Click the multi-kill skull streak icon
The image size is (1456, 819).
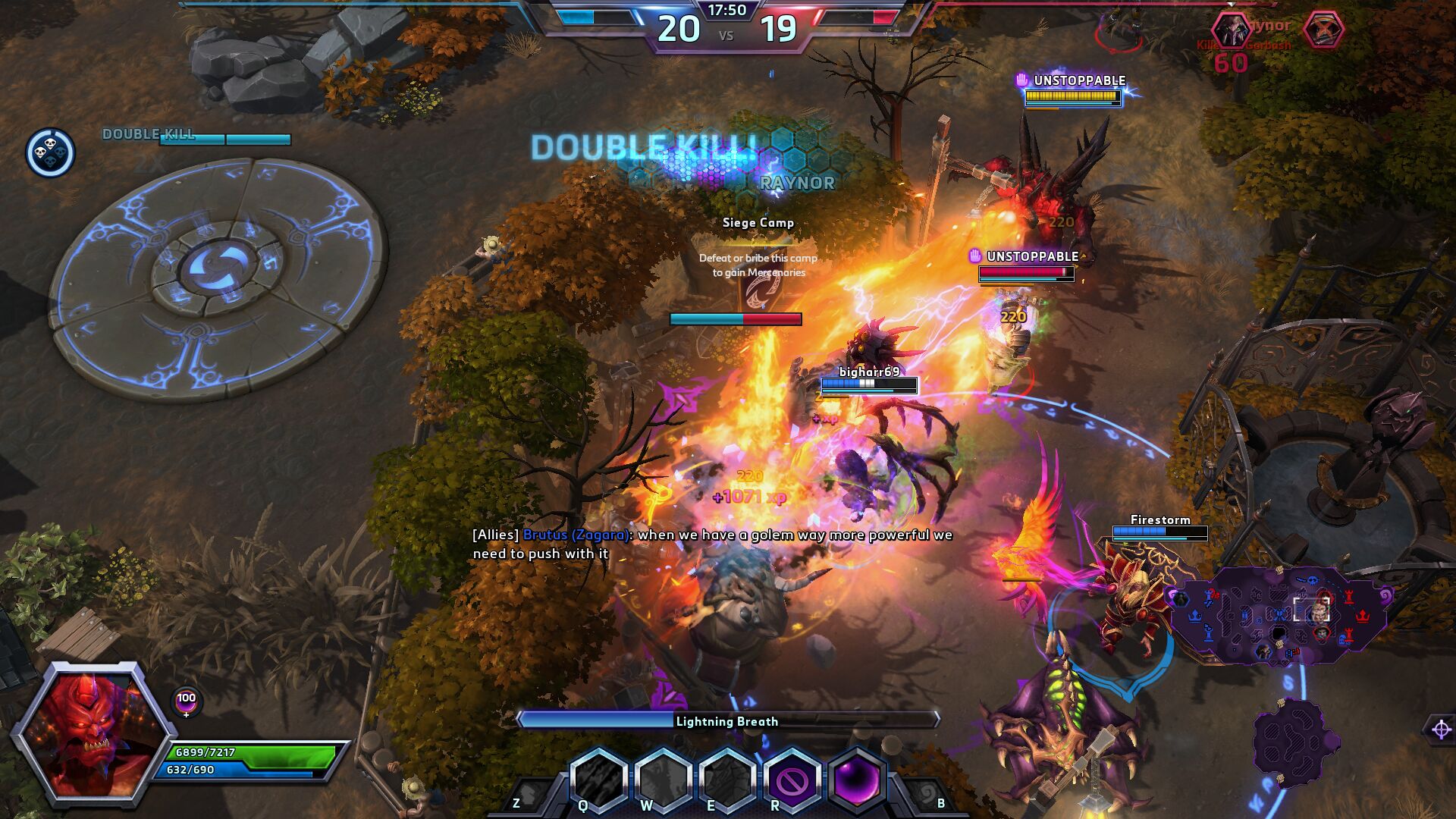50,152
